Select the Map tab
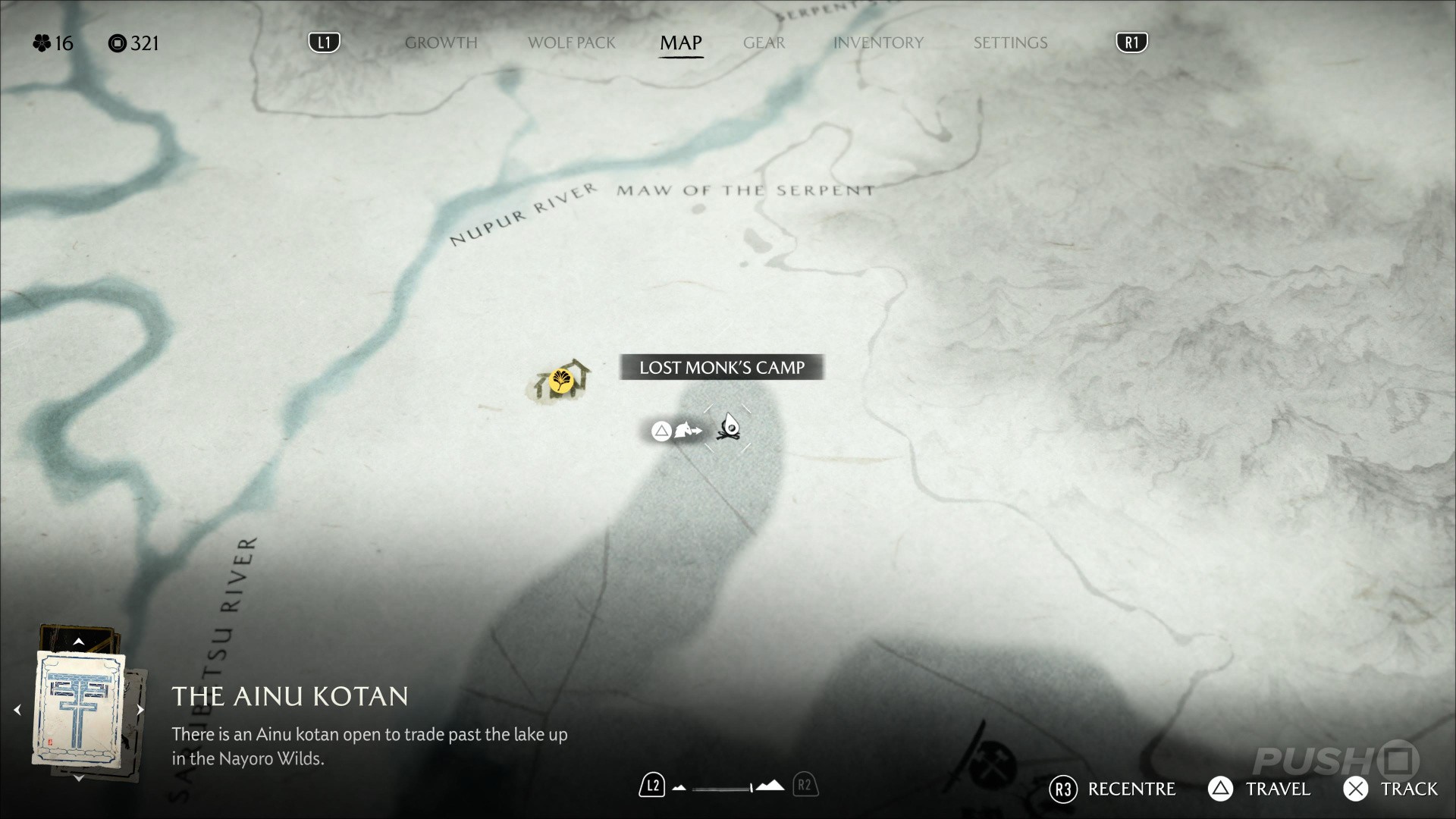This screenshot has height=819, width=1456. click(x=680, y=43)
